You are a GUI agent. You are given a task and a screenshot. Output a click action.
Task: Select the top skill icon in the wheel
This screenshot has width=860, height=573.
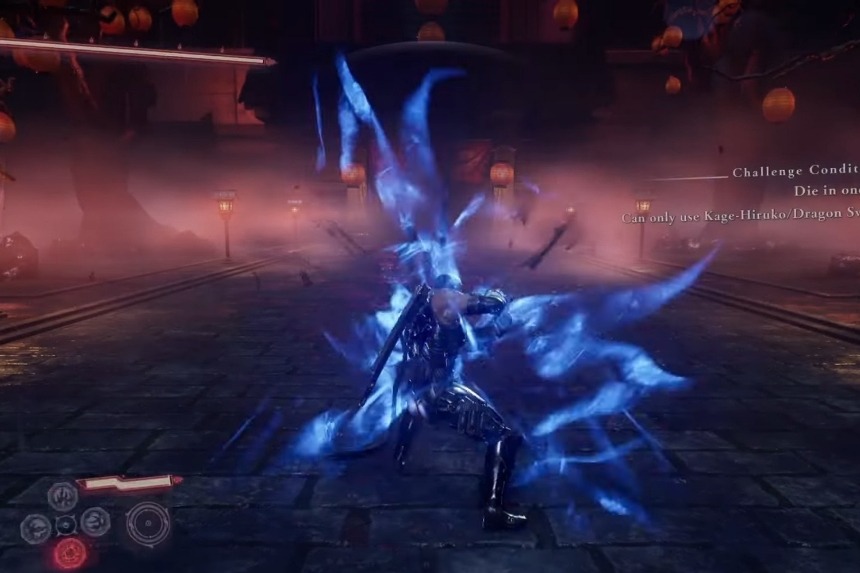pyautogui.click(x=63, y=495)
